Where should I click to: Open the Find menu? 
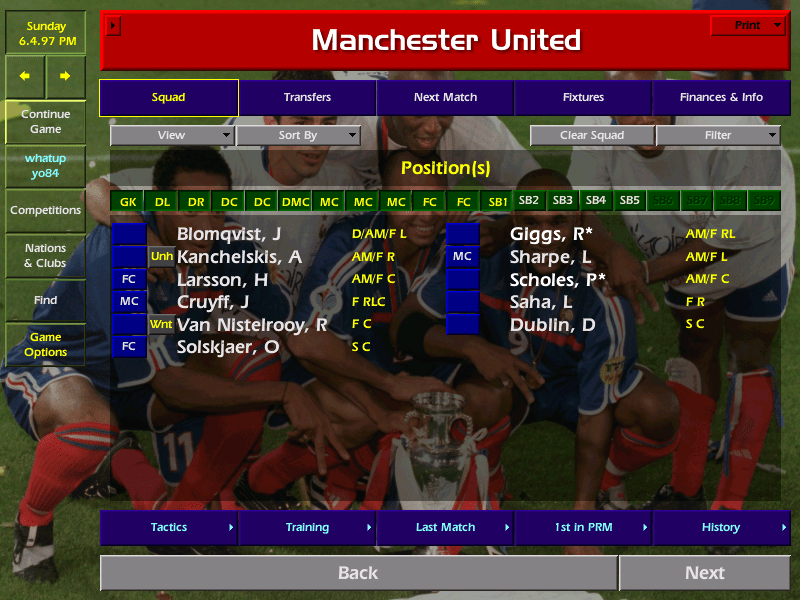45,300
